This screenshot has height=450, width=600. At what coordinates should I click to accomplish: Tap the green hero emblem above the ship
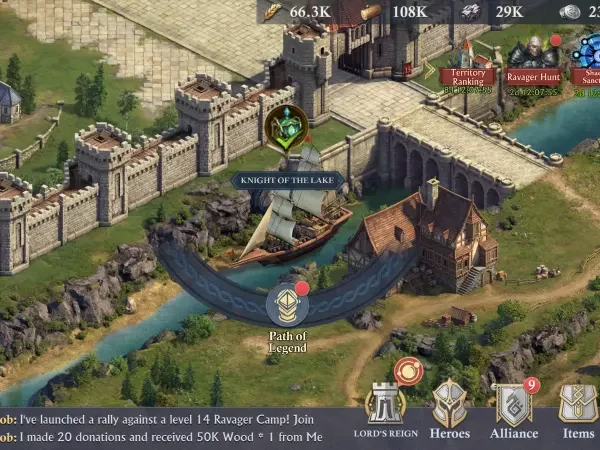click(287, 127)
